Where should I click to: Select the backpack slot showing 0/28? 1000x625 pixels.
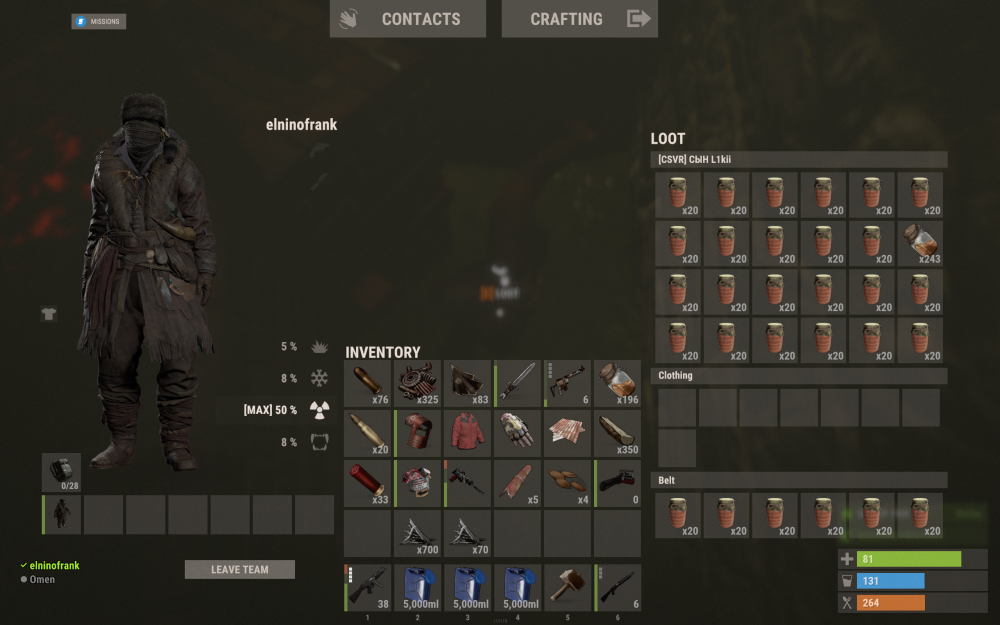click(x=61, y=472)
